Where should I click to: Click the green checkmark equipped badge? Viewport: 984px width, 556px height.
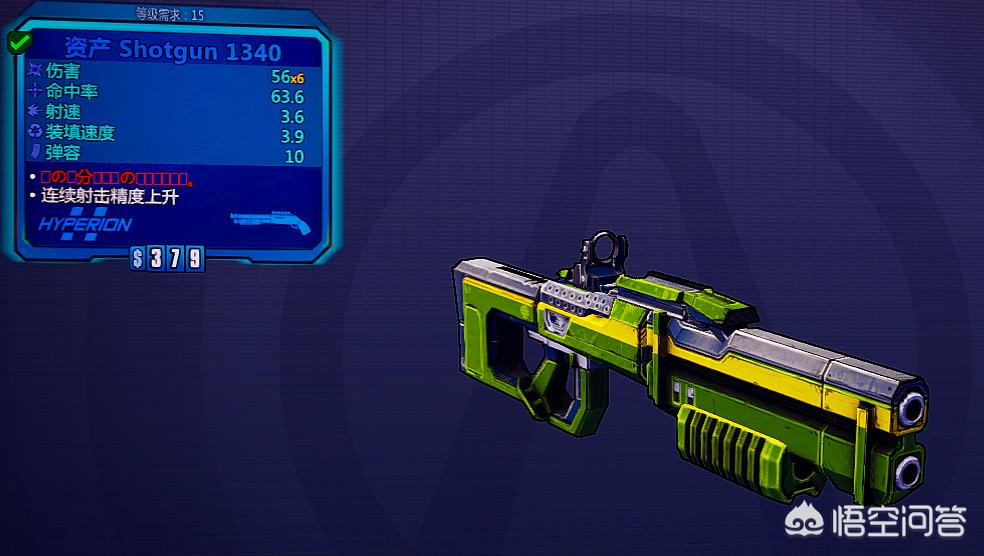pos(19,42)
